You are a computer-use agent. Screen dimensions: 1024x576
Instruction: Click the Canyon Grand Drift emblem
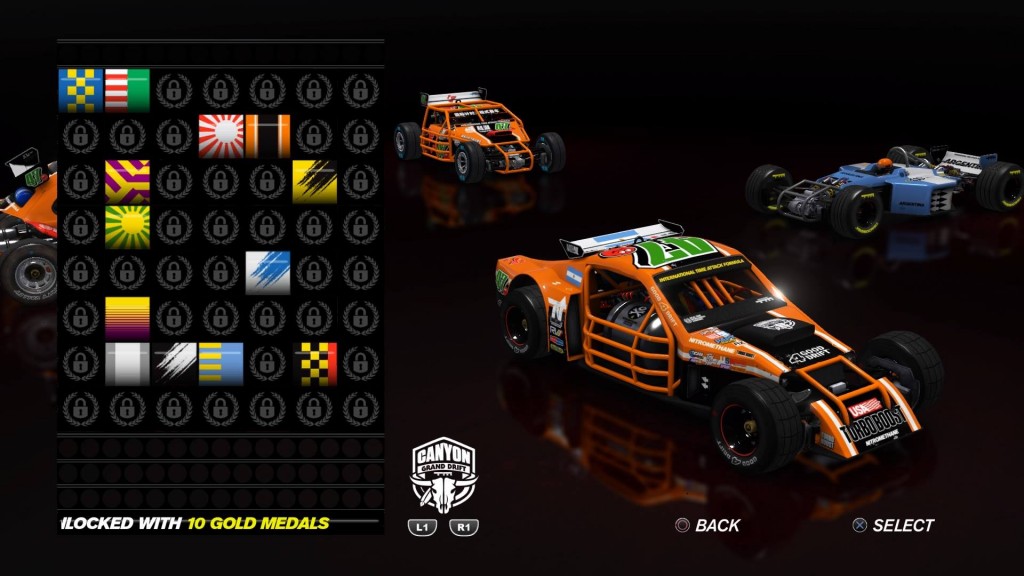444,475
